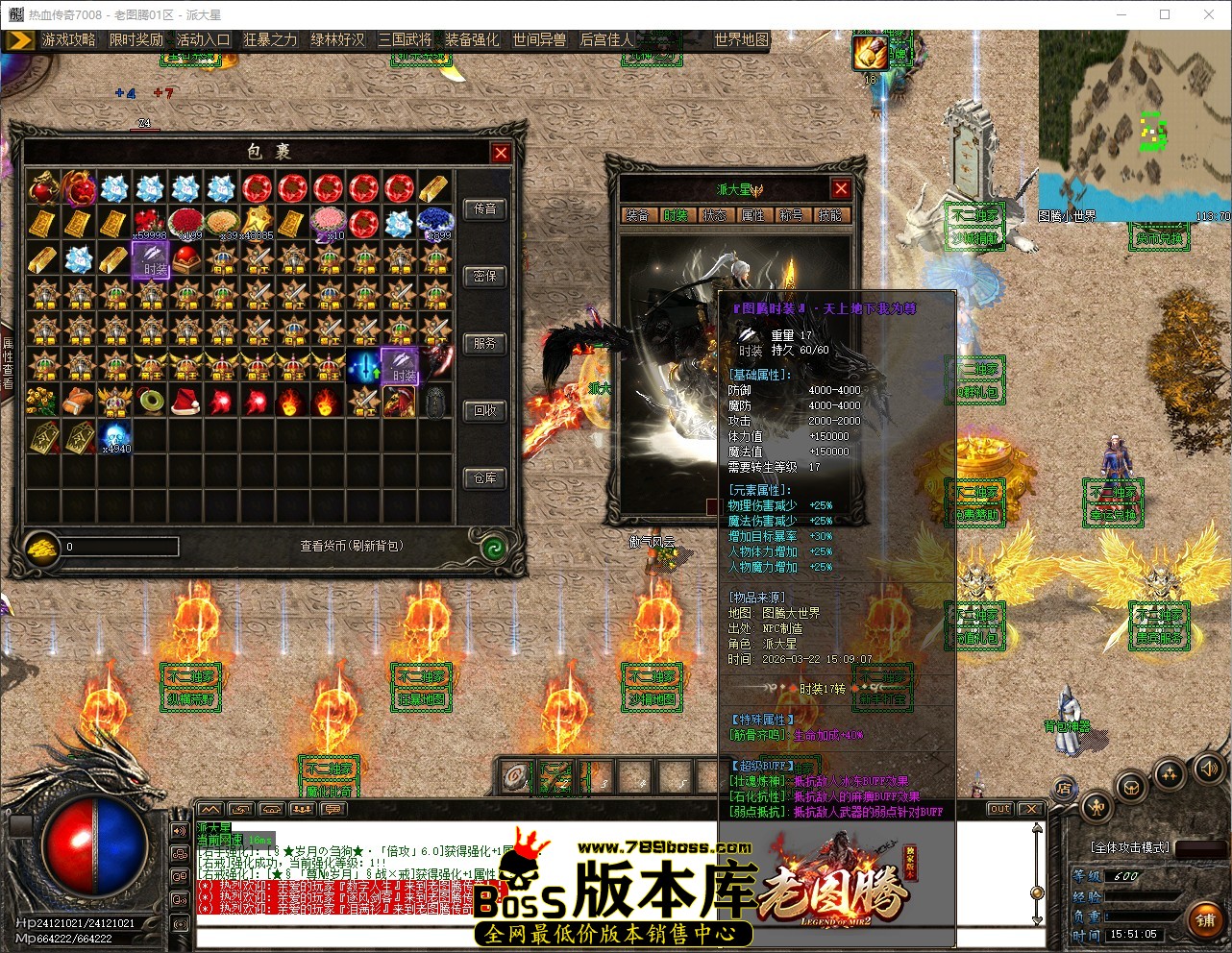Click the 服务 service icon
This screenshot has height=953, width=1232.
(485, 343)
